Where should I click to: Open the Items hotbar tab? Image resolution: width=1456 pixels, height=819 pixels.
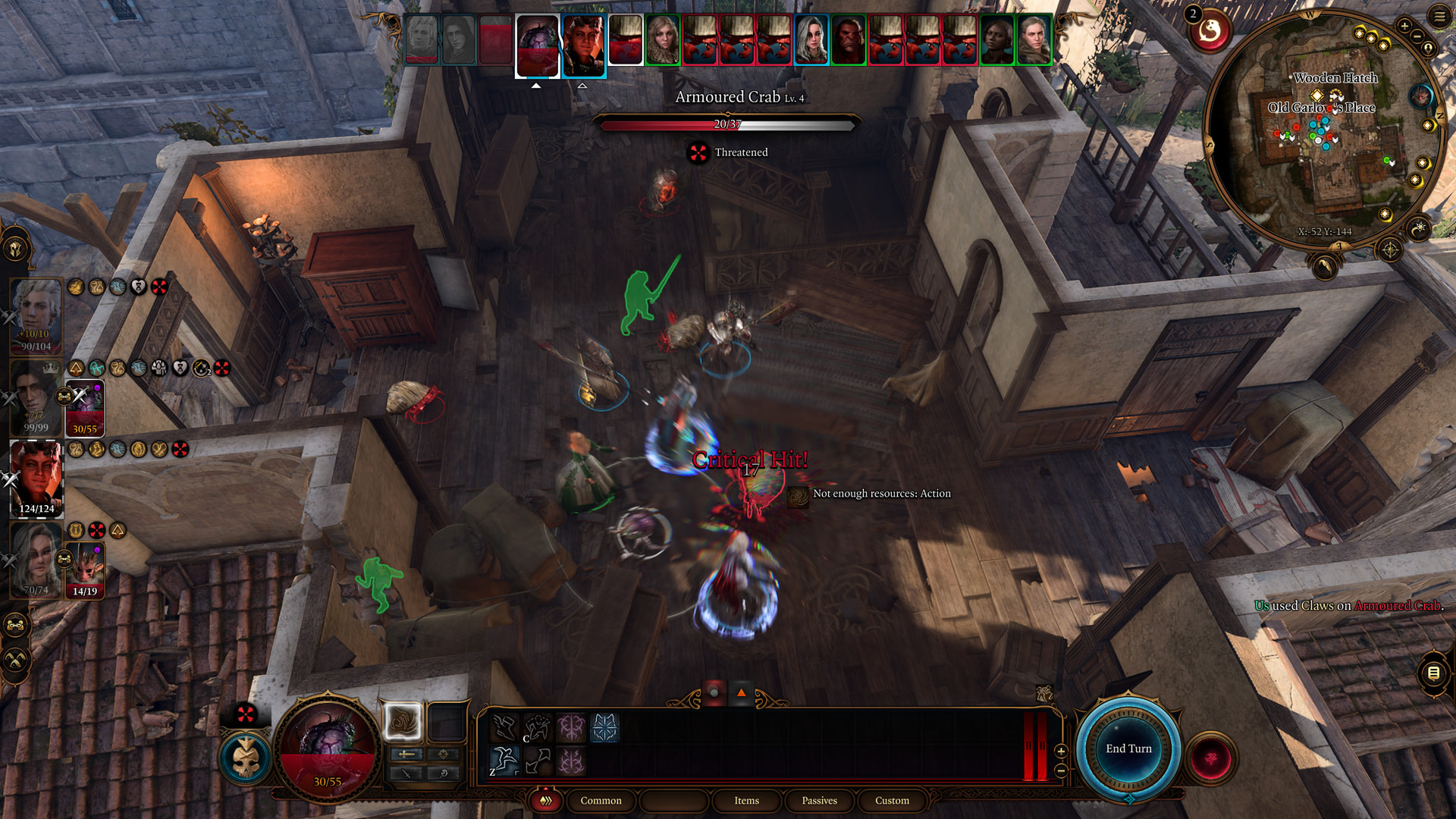pyautogui.click(x=746, y=800)
